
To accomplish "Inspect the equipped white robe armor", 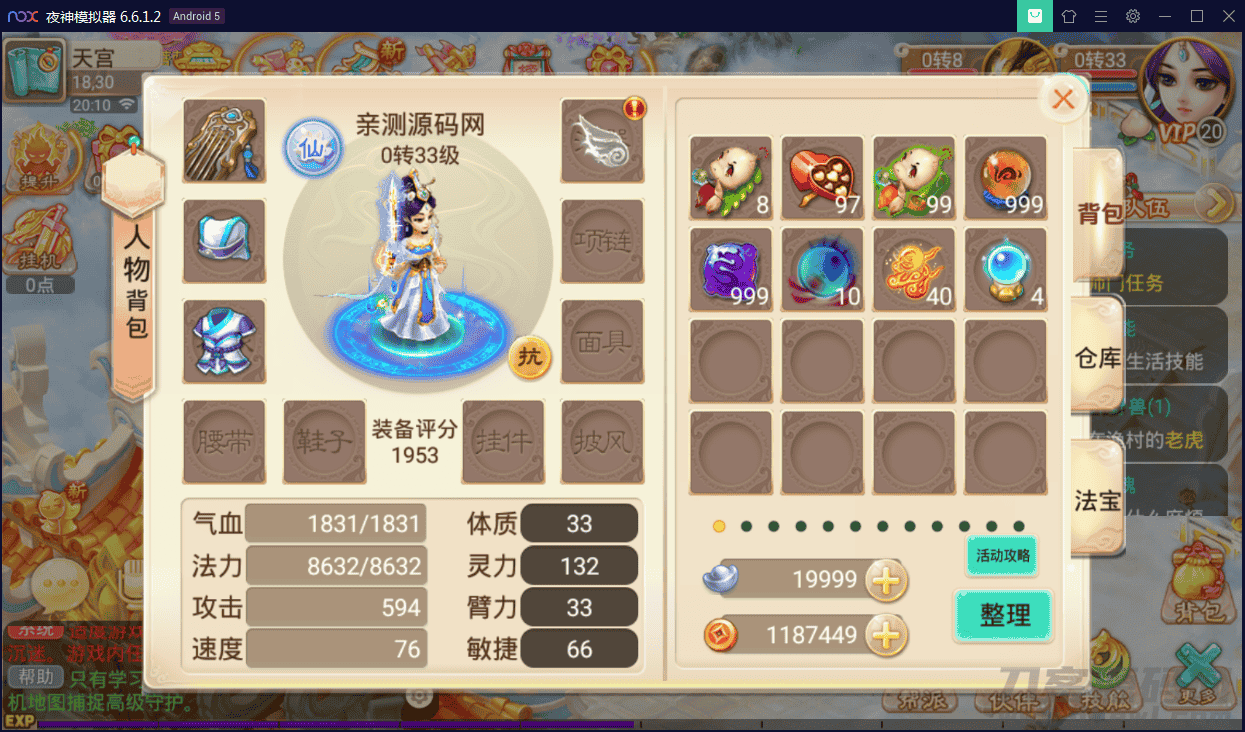I will point(224,341).
